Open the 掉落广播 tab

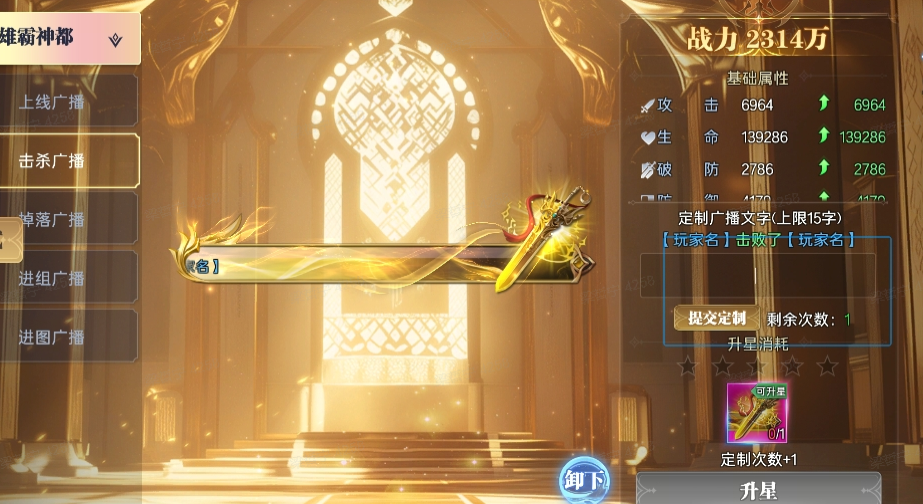pyautogui.click(x=66, y=219)
